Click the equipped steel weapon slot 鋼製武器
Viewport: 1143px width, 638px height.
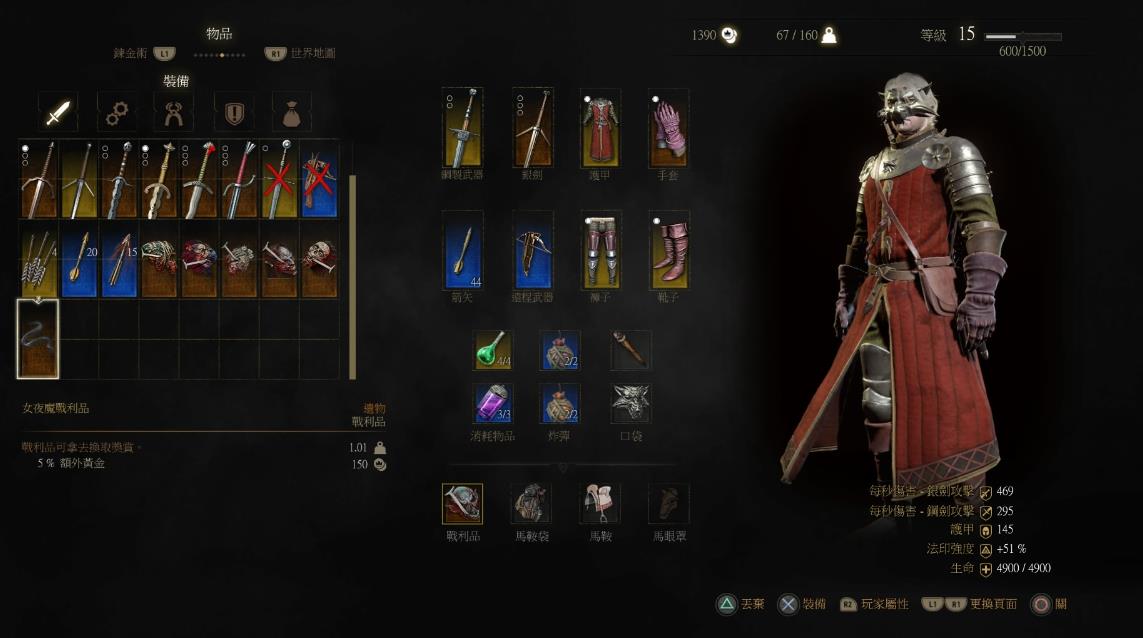click(463, 128)
